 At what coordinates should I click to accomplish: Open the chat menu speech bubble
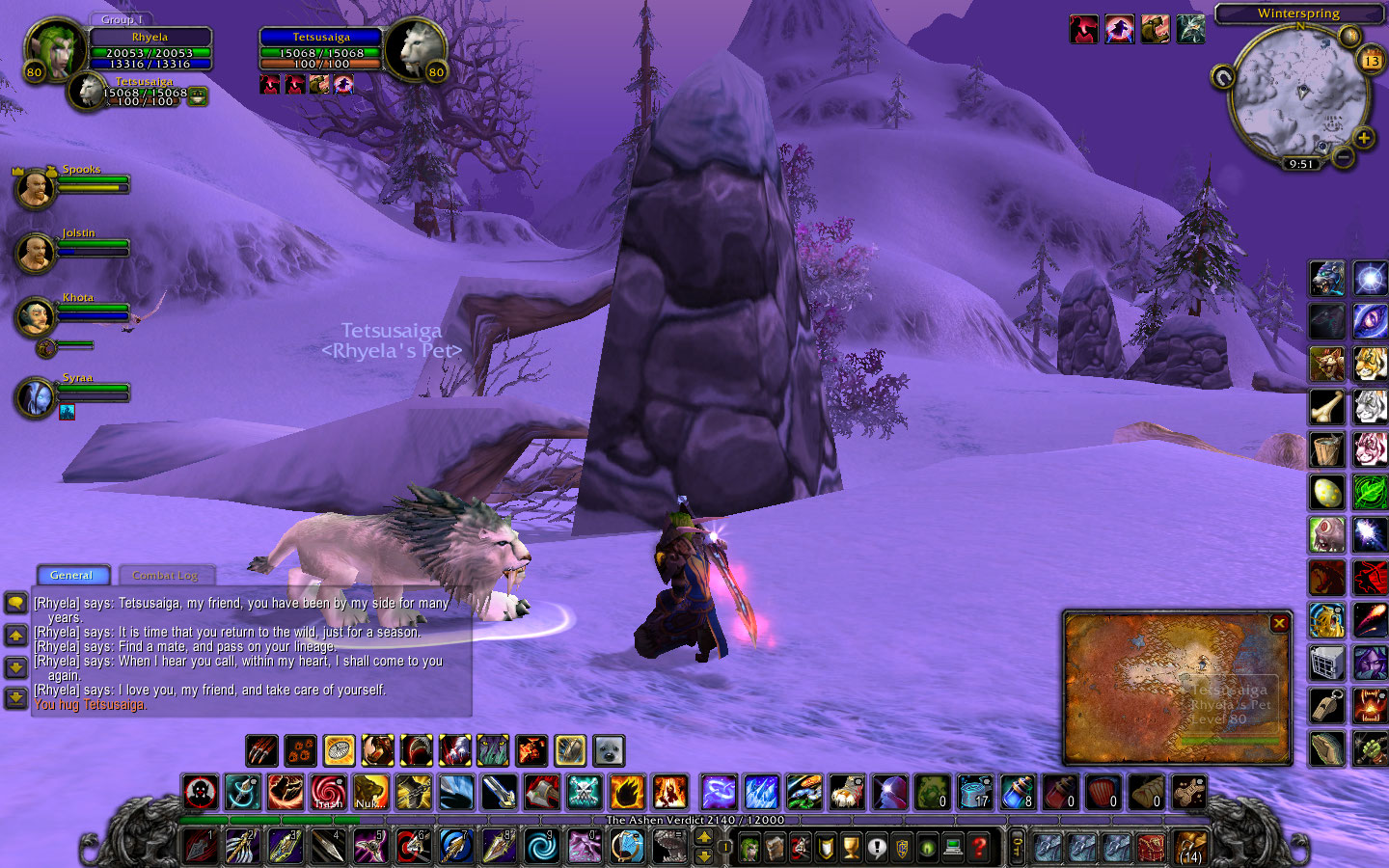click(15, 603)
